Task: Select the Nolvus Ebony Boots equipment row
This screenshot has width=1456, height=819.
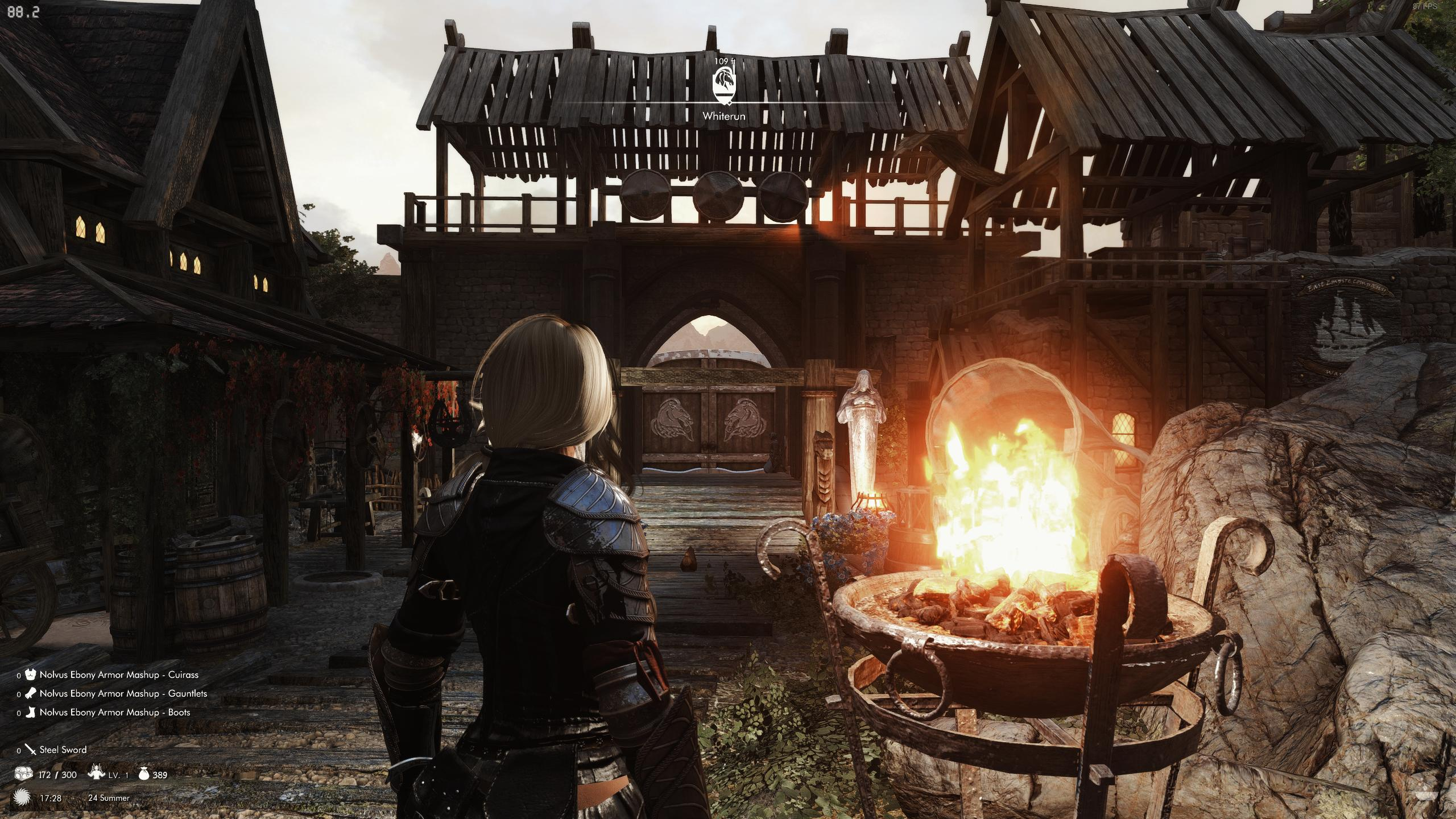Action: pyautogui.click(x=114, y=712)
